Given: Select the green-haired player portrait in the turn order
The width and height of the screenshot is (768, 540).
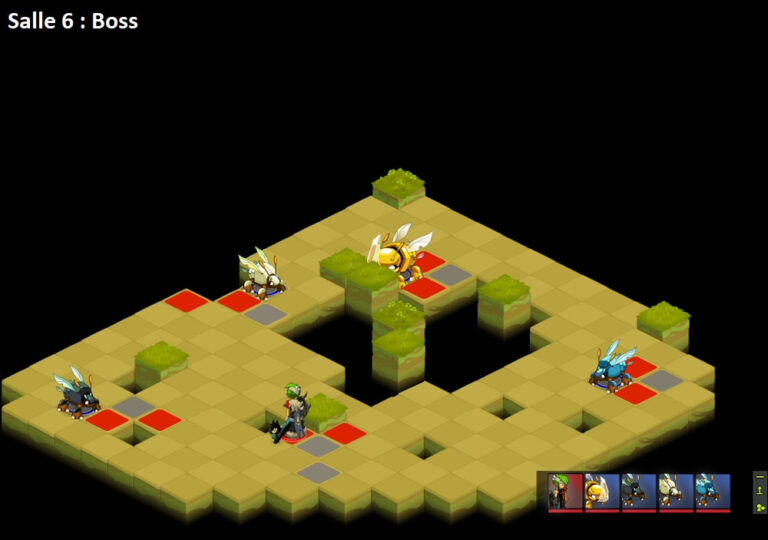Looking at the screenshot, I should tap(565, 492).
